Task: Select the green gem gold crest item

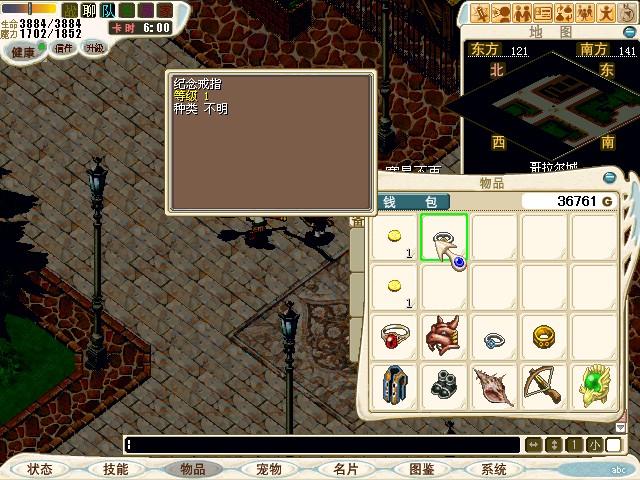Action: pos(594,386)
